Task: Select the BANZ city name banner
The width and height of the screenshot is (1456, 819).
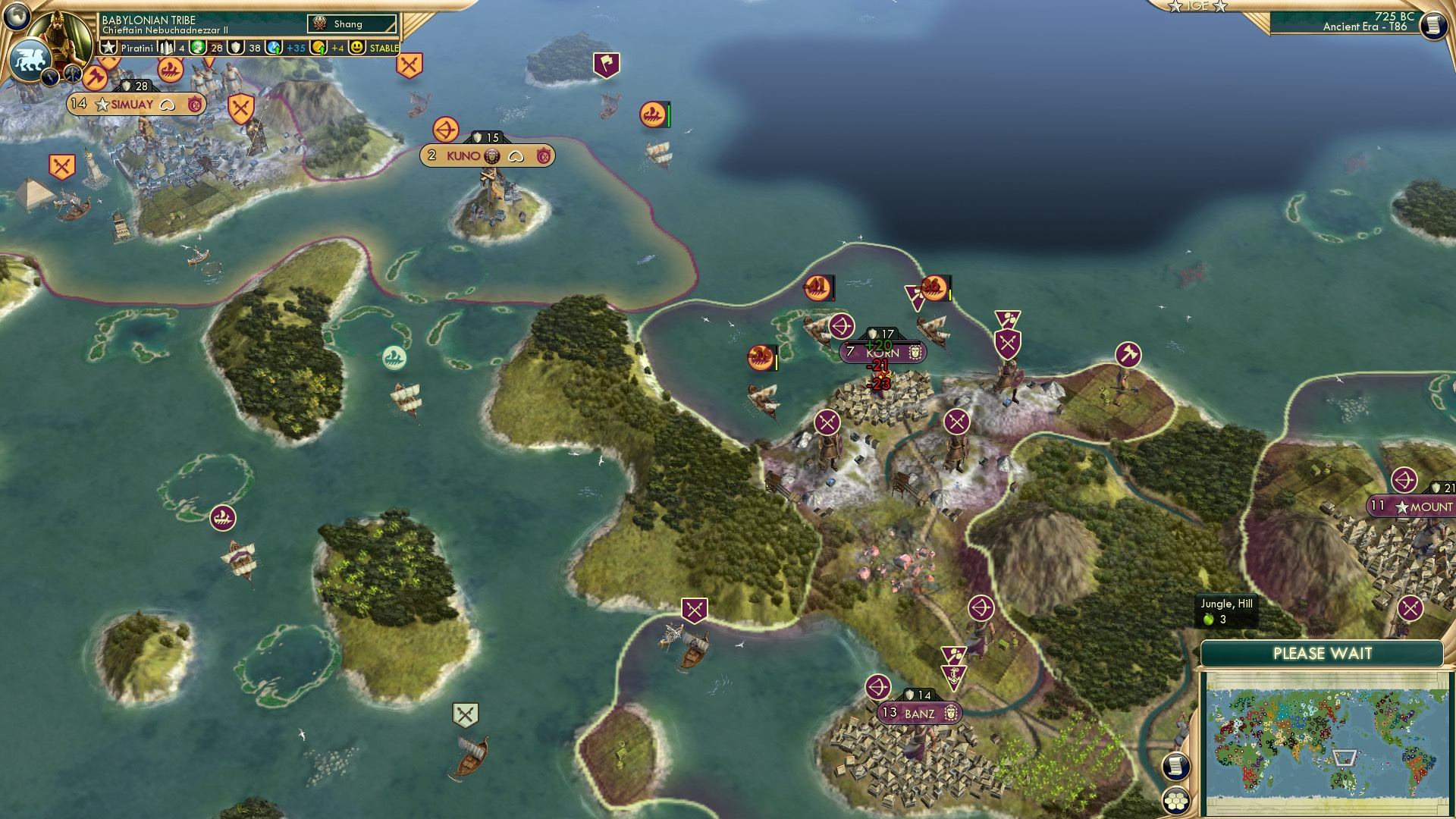Action: (x=920, y=714)
